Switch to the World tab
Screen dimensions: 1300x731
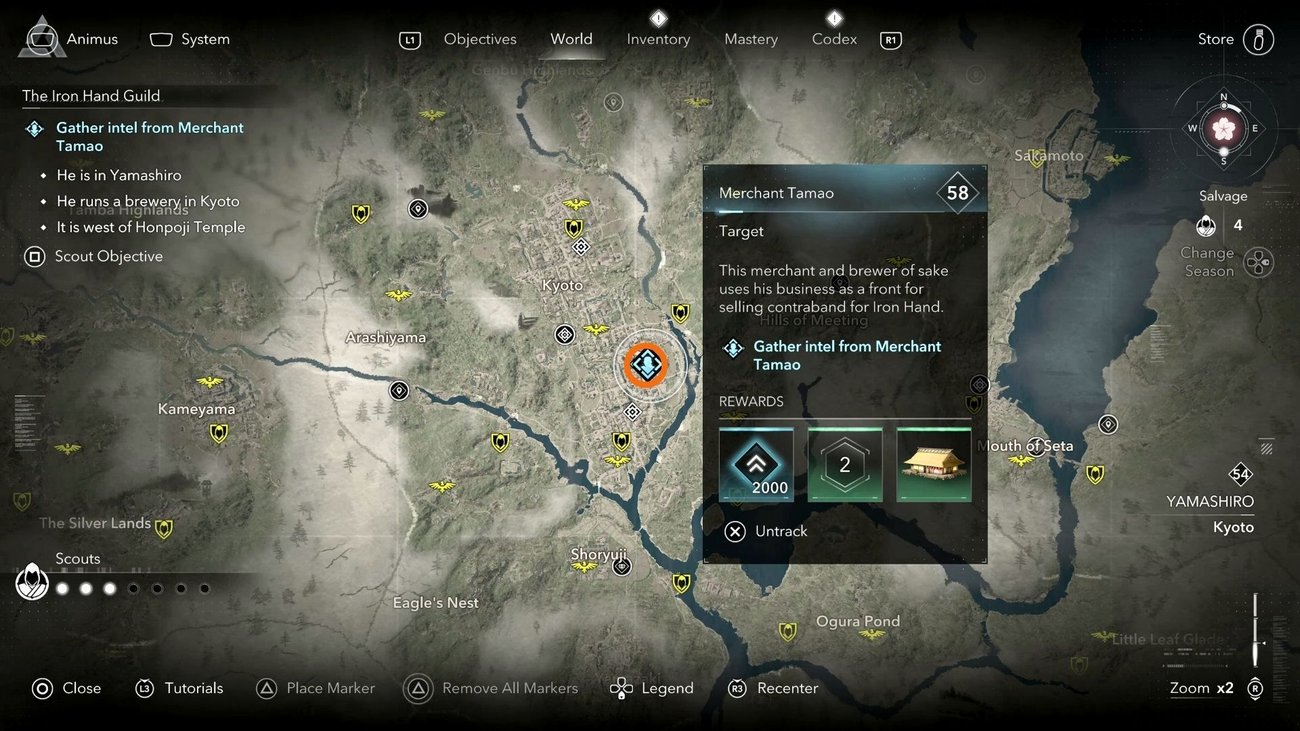[x=571, y=39]
